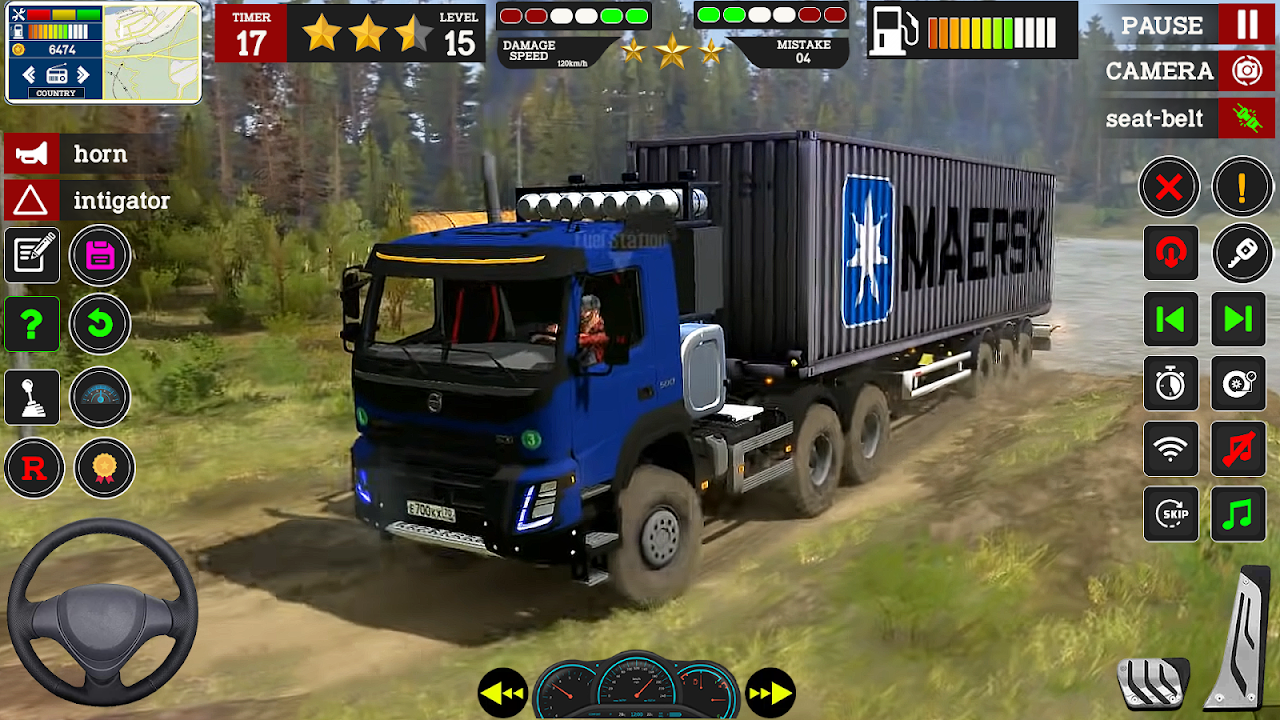Click the left yellow rewind arrows
Image resolution: width=1280 pixels, height=720 pixels.
point(502,693)
